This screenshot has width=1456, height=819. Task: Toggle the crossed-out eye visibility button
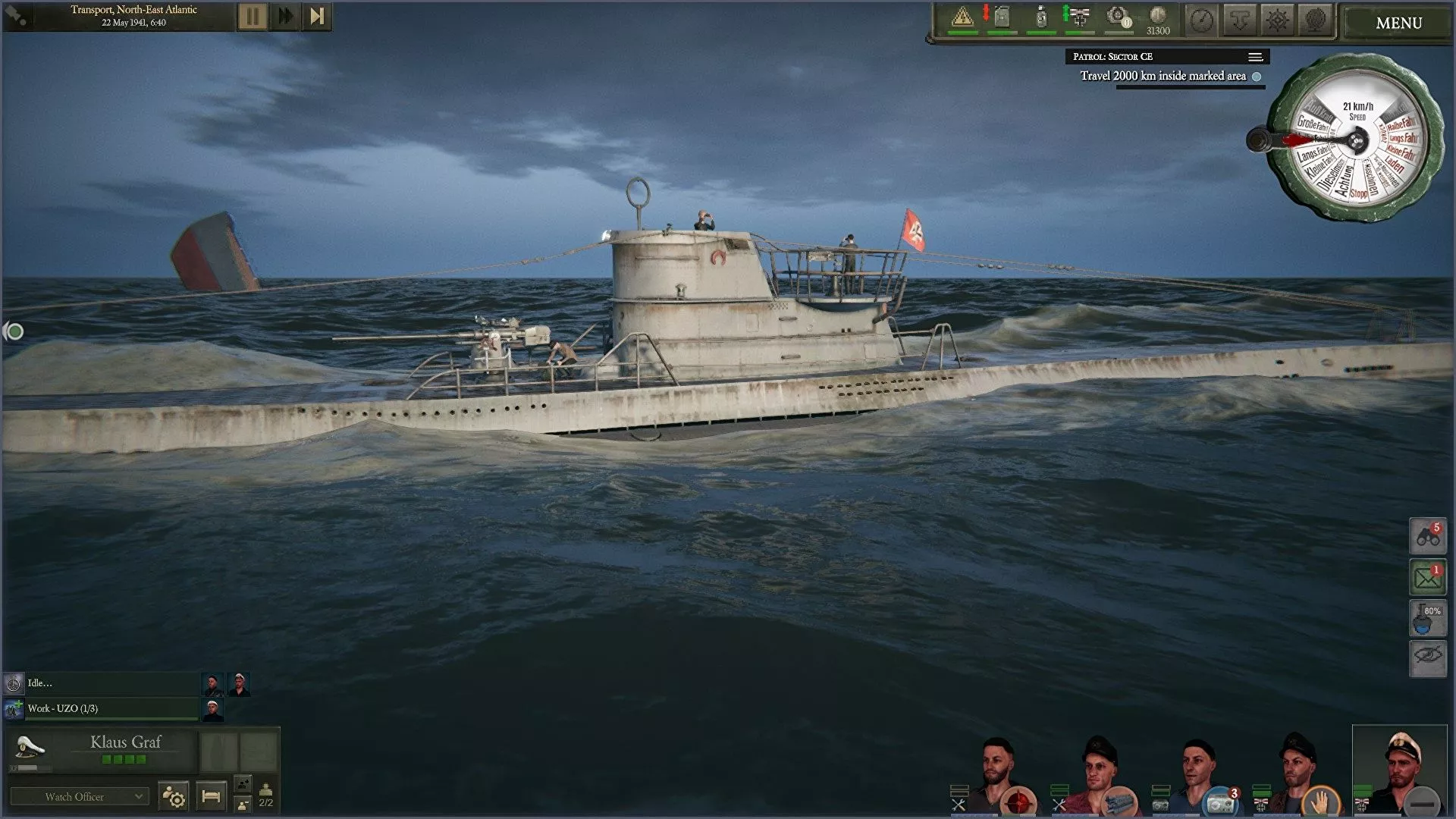(1428, 656)
